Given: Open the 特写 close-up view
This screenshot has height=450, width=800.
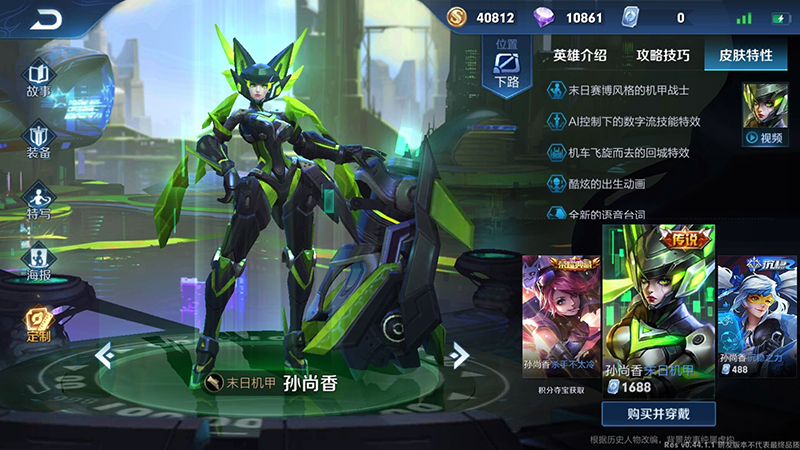Looking at the screenshot, I should pyautogui.click(x=39, y=198).
